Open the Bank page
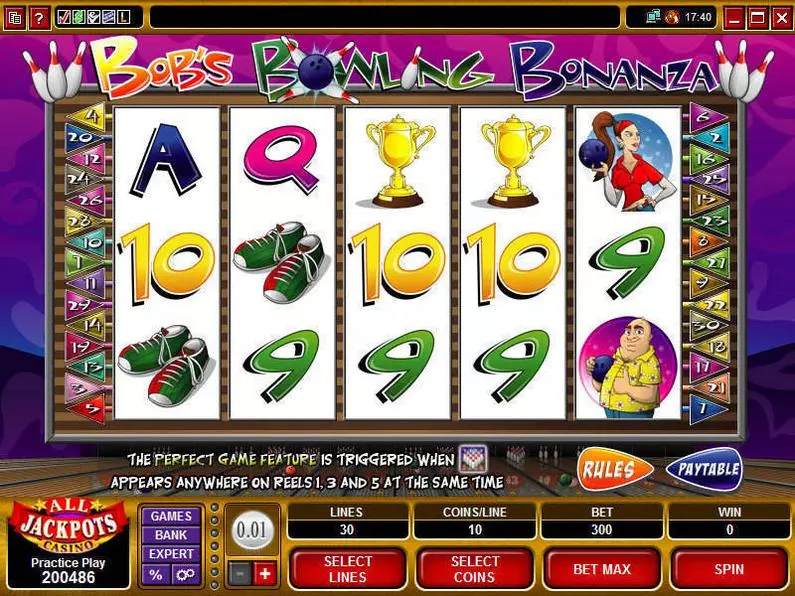This screenshot has height=596, width=795. click(171, 535)
